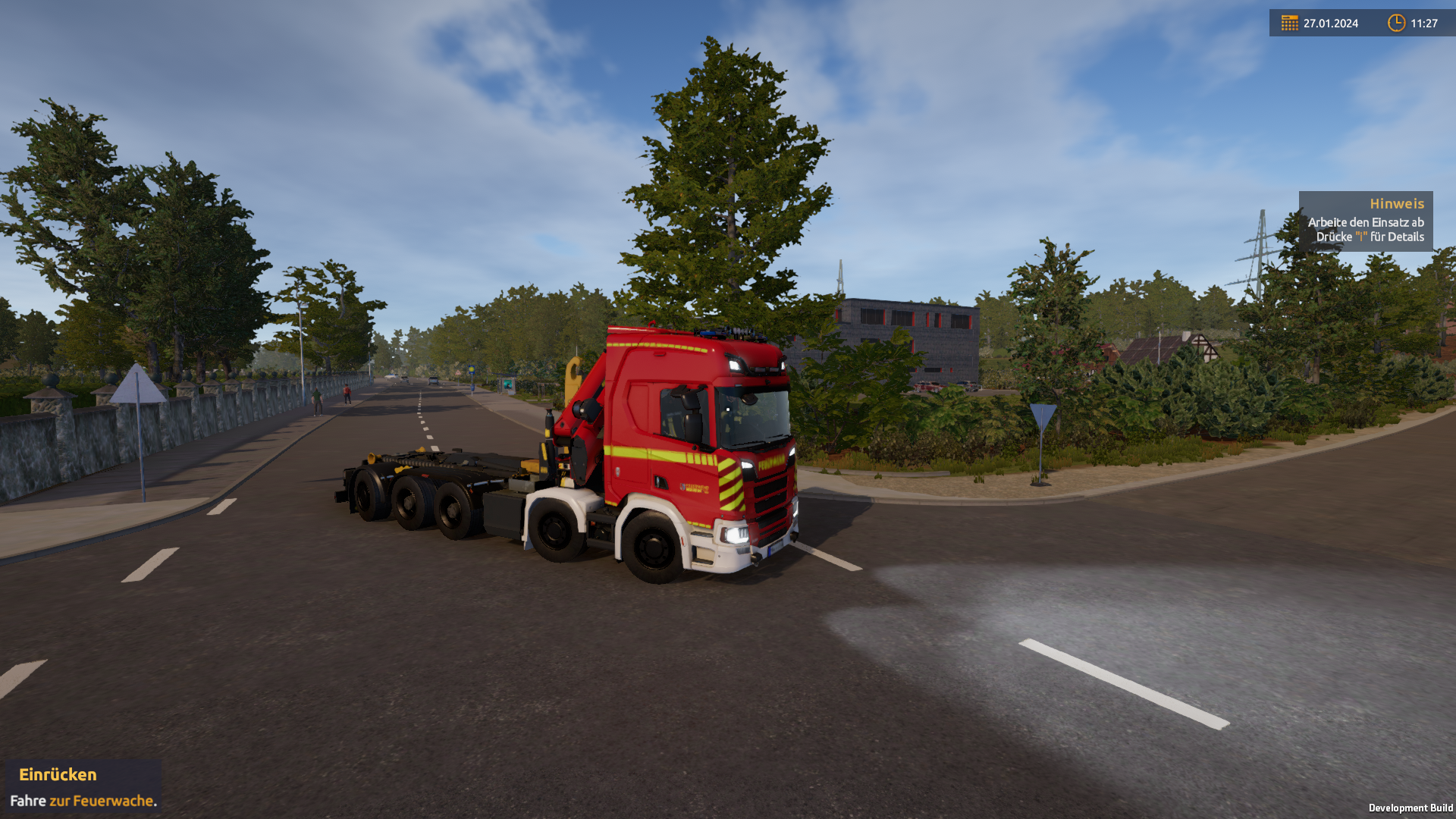
Task: Open the Hinweis notification panel
Action: [1365, 221]
